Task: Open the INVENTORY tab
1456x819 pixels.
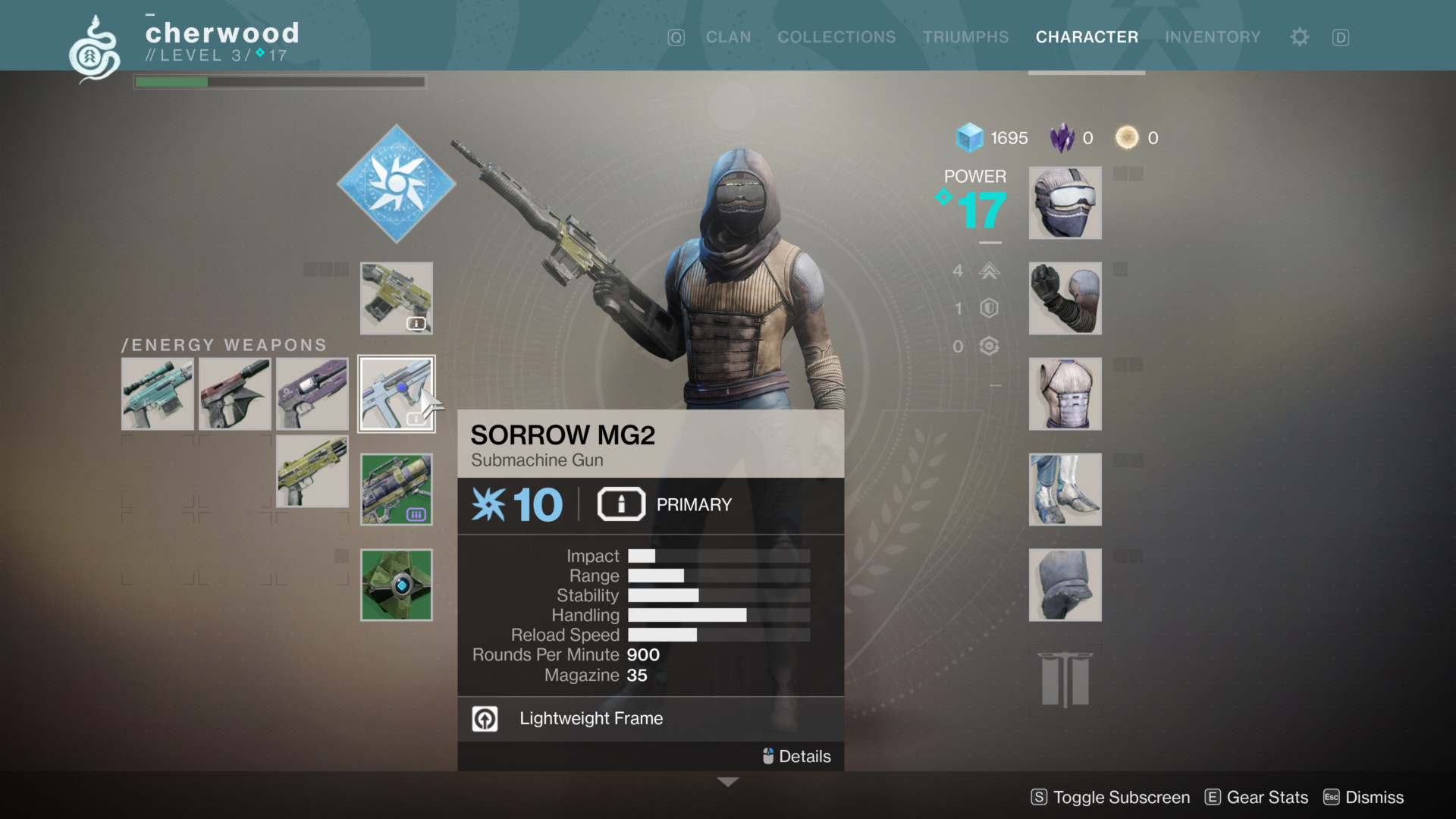Action: [1213, 36]
